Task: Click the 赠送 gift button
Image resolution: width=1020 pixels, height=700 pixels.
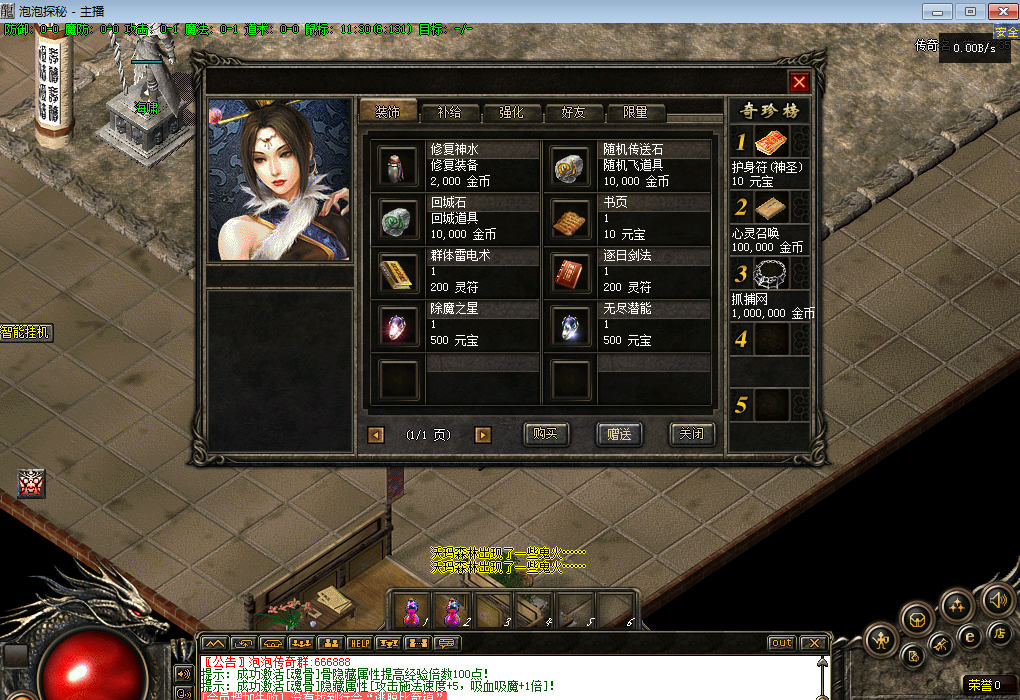Action: (619, 434)
